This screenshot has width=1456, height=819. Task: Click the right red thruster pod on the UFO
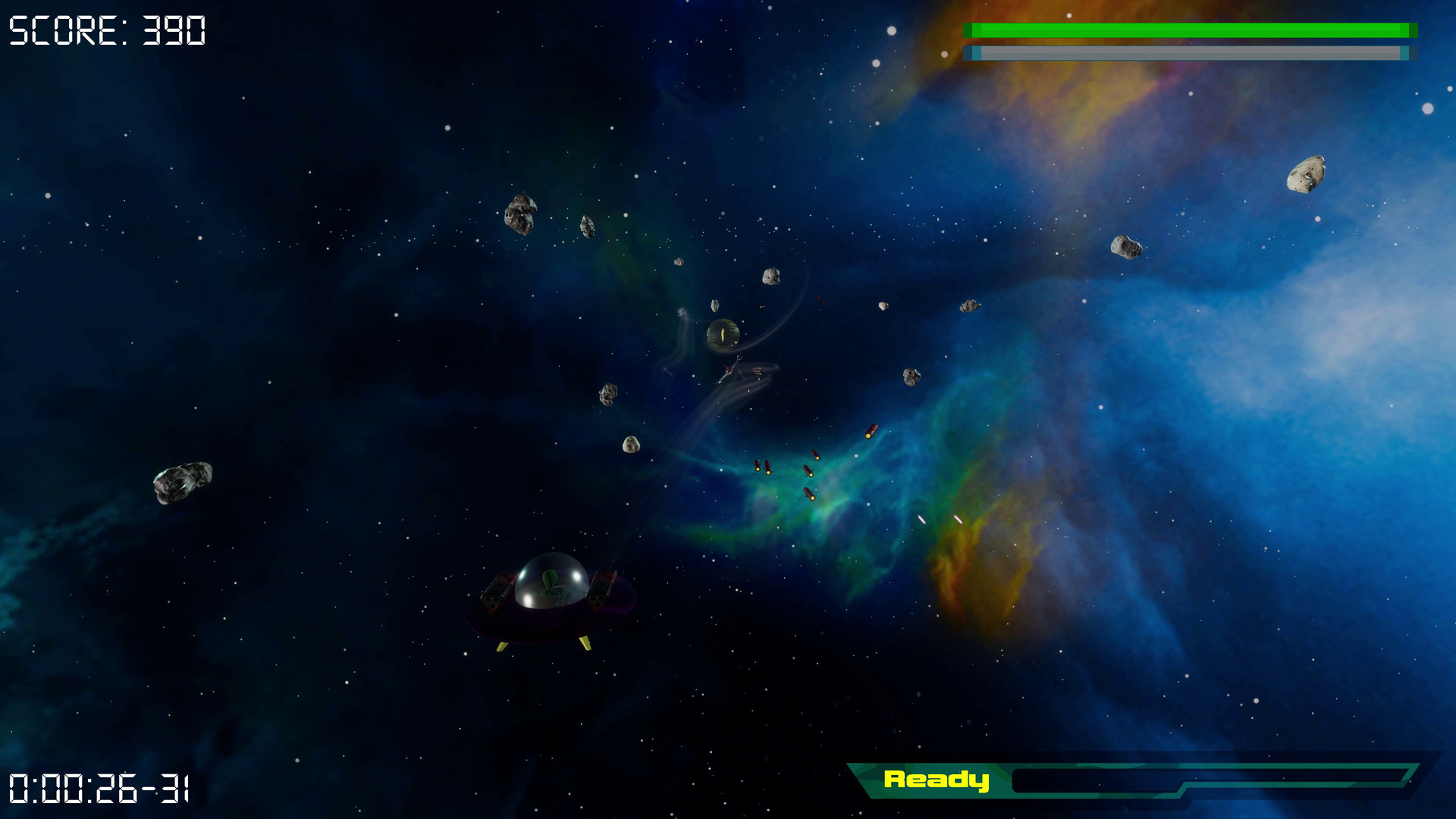599,594
